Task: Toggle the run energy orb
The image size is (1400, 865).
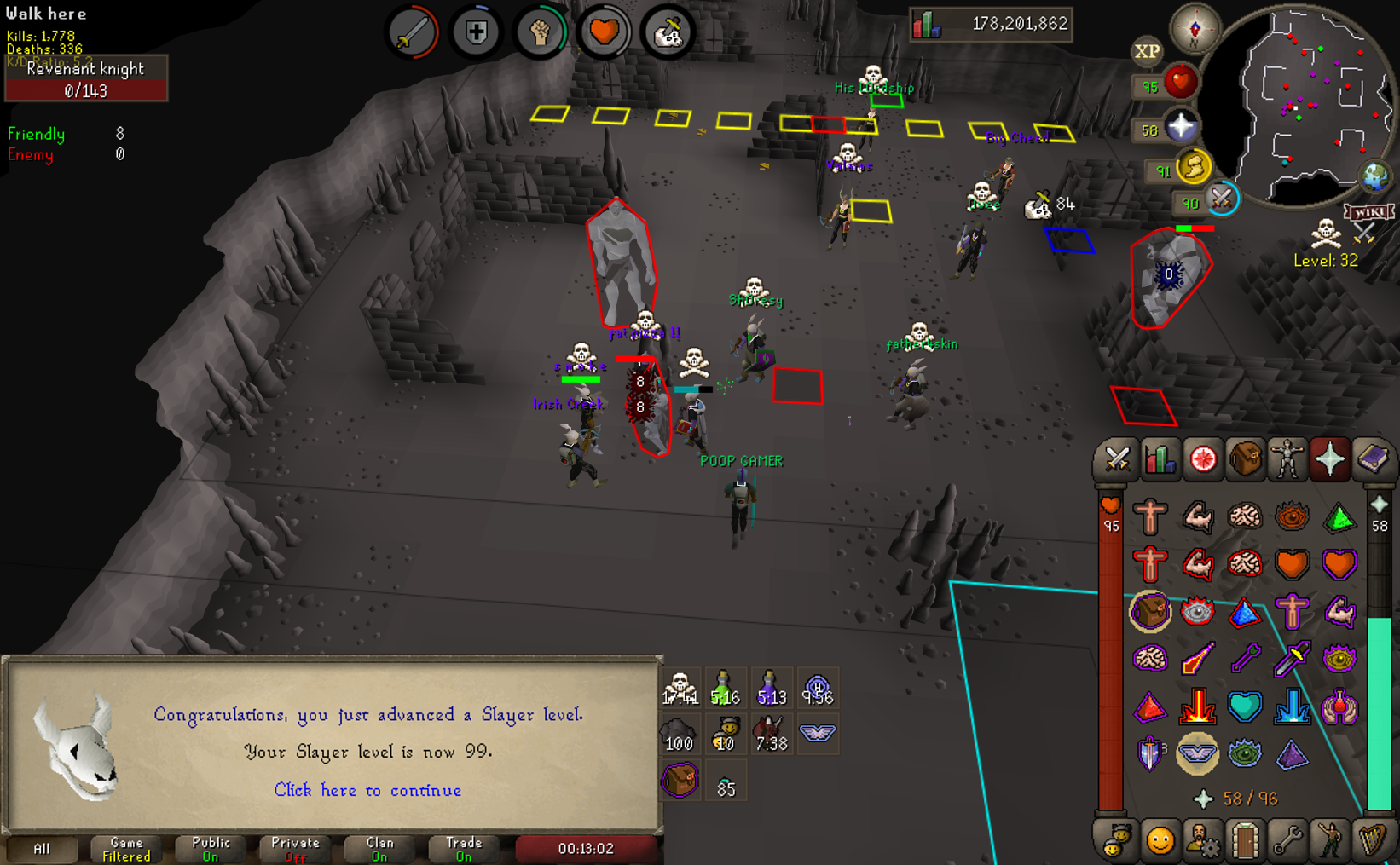Action: pos(1193,168)
